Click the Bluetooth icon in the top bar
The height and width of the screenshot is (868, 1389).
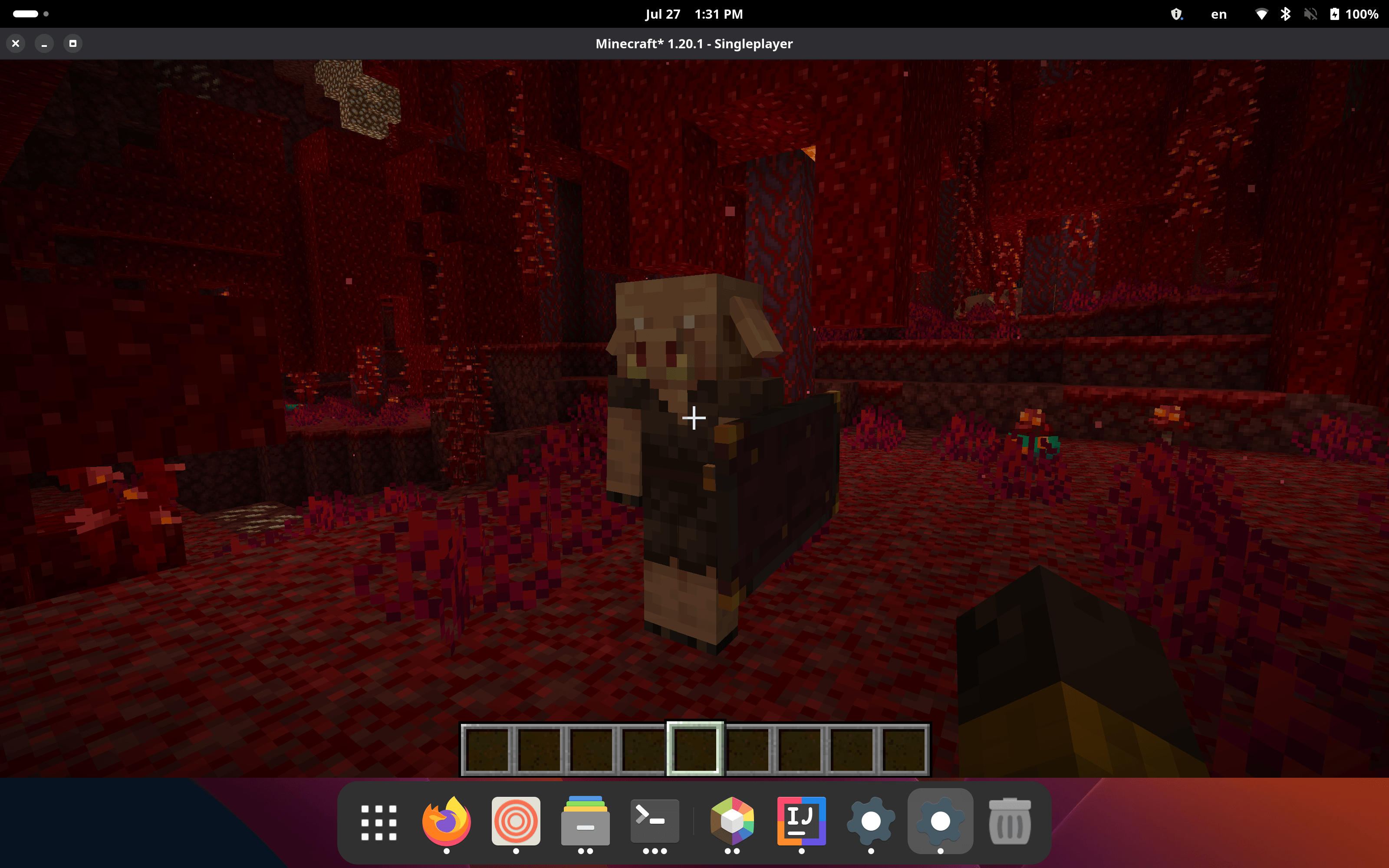[1286, 13]
